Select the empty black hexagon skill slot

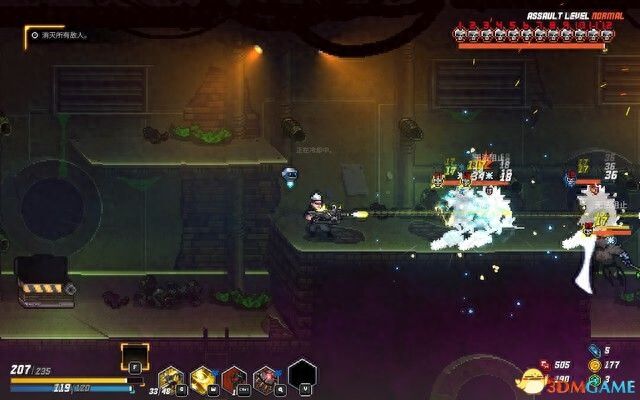click(300, 375)
